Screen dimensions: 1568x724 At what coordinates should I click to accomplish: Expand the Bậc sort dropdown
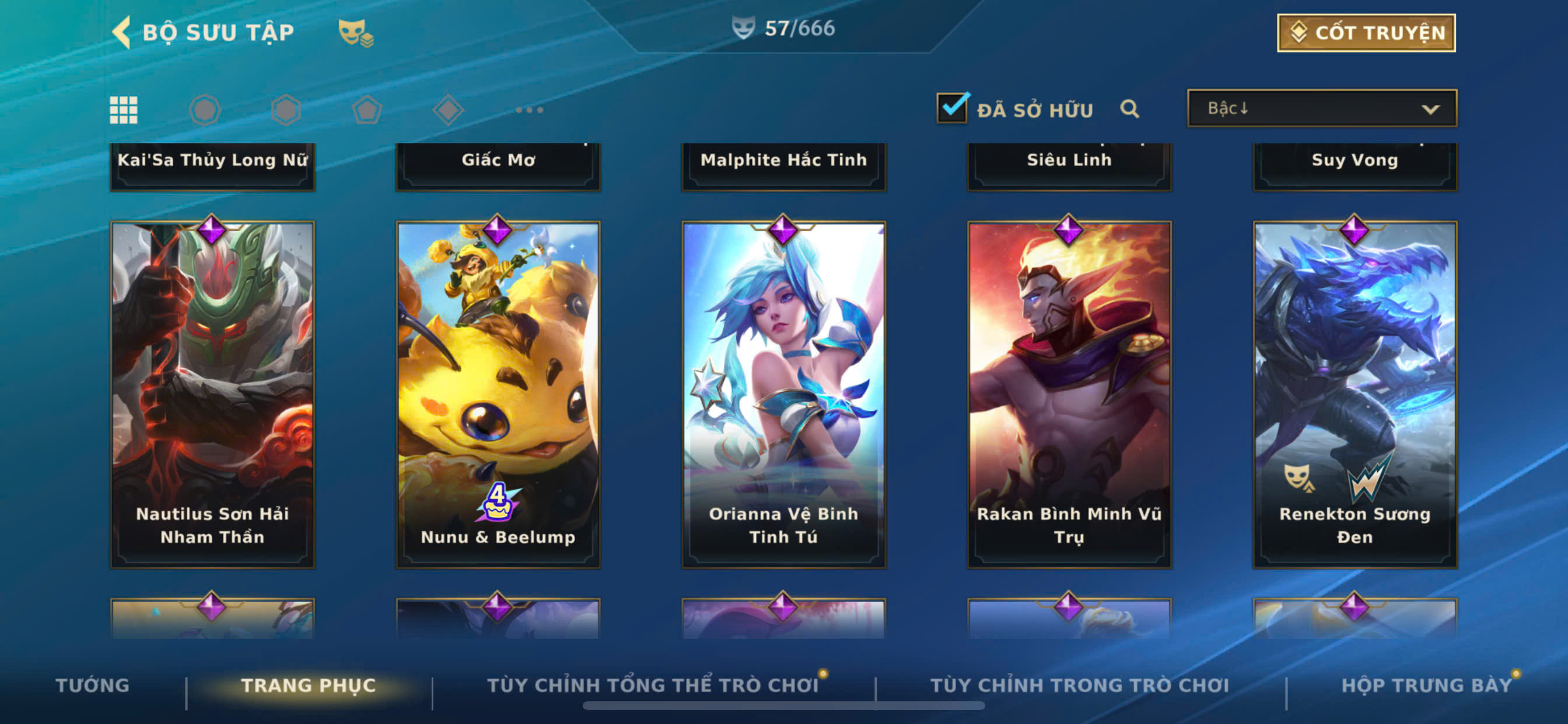1321,109
